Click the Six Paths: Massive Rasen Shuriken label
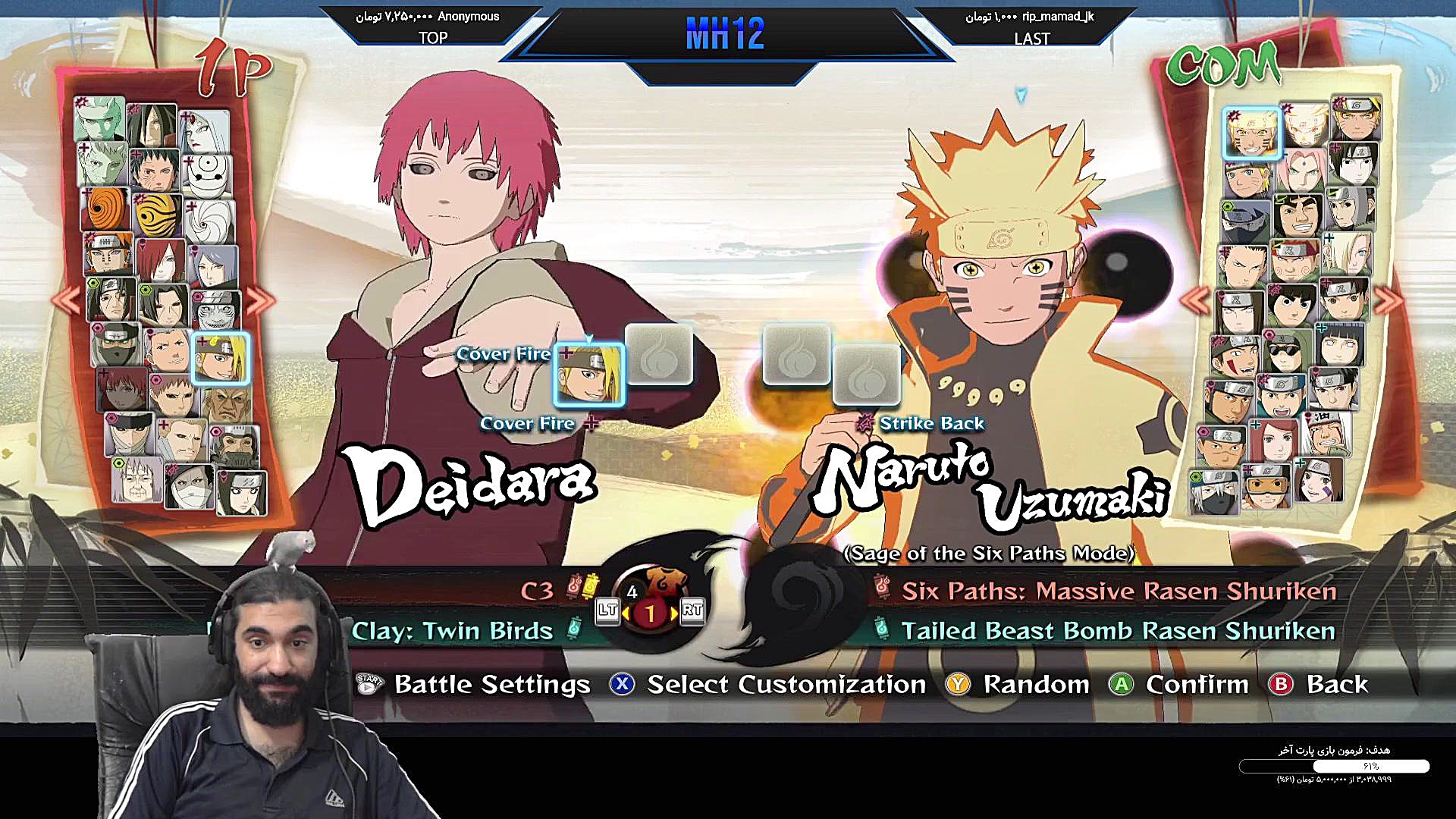The image size is (1456, 819). click(x=1119, y=591)
